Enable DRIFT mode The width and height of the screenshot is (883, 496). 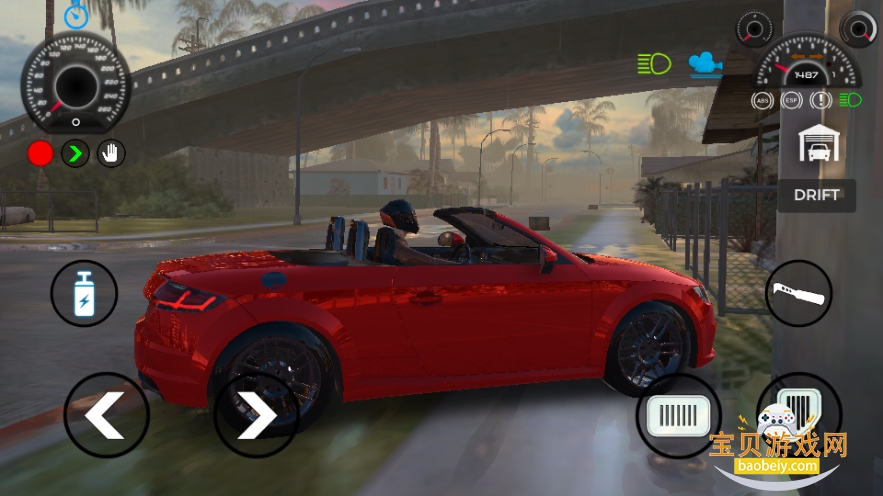(x=817, y=195)
